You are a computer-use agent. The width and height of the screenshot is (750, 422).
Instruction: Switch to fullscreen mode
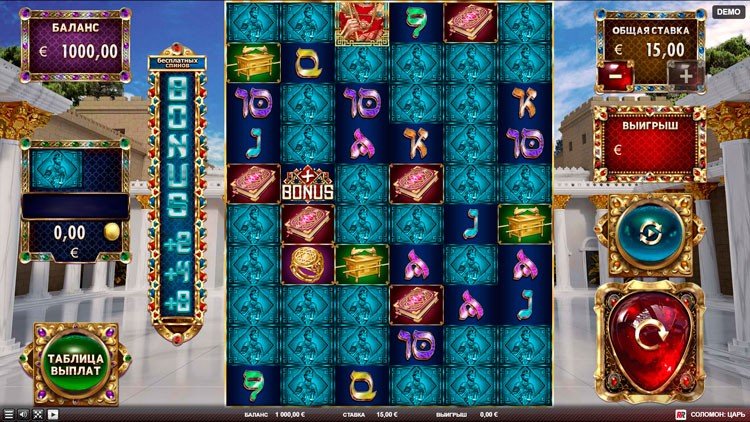[x=38, y=414]
